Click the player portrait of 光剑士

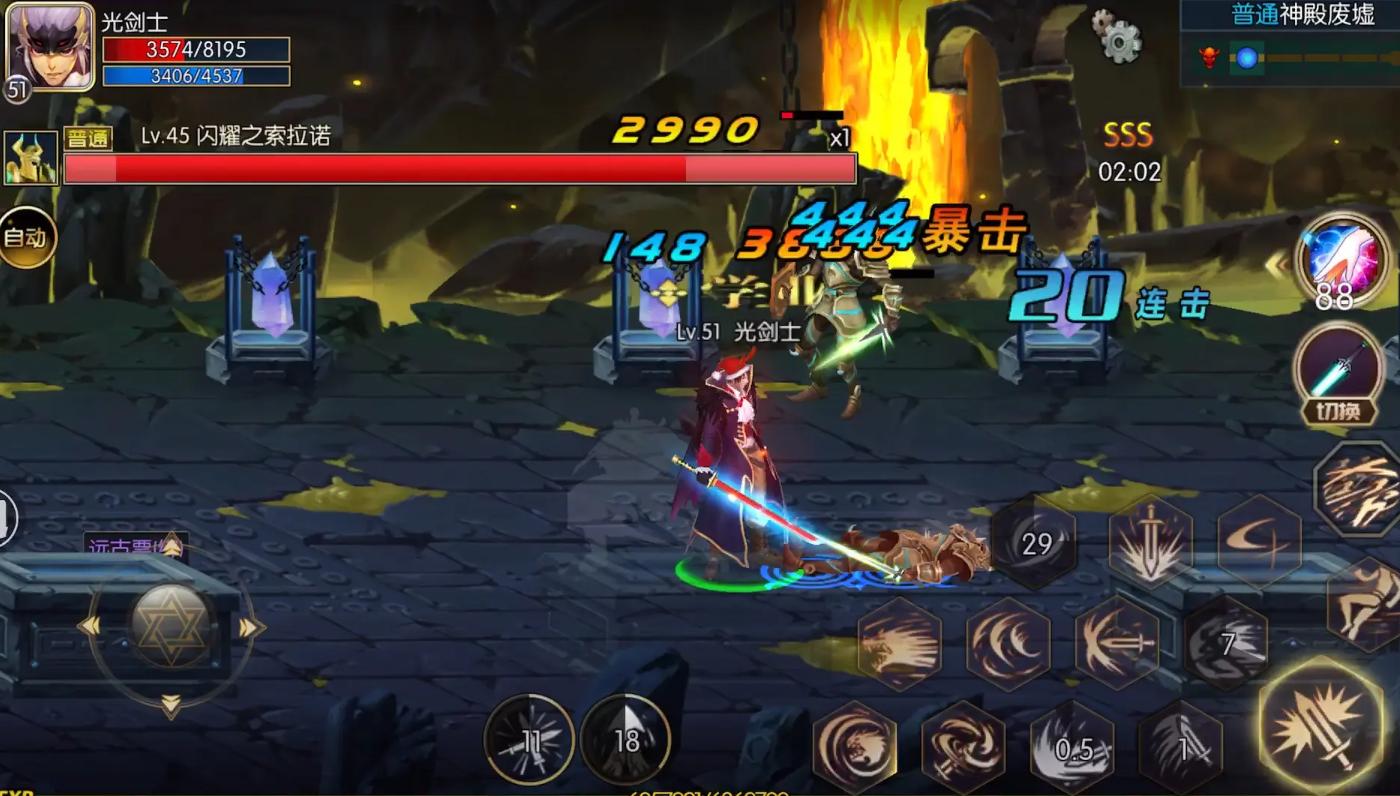tap(49, 48)
